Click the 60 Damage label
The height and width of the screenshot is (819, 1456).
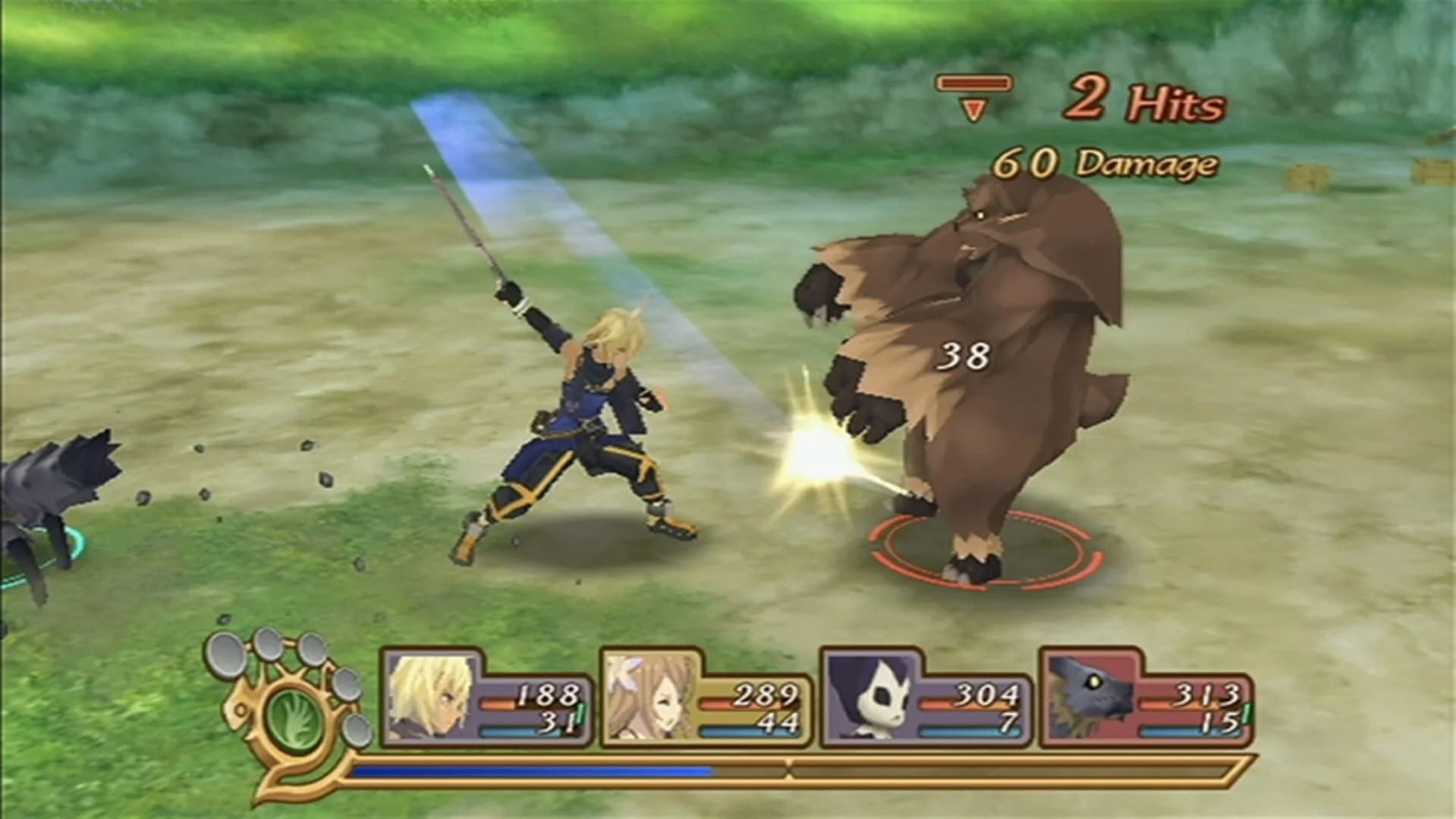click(1104, 161)
